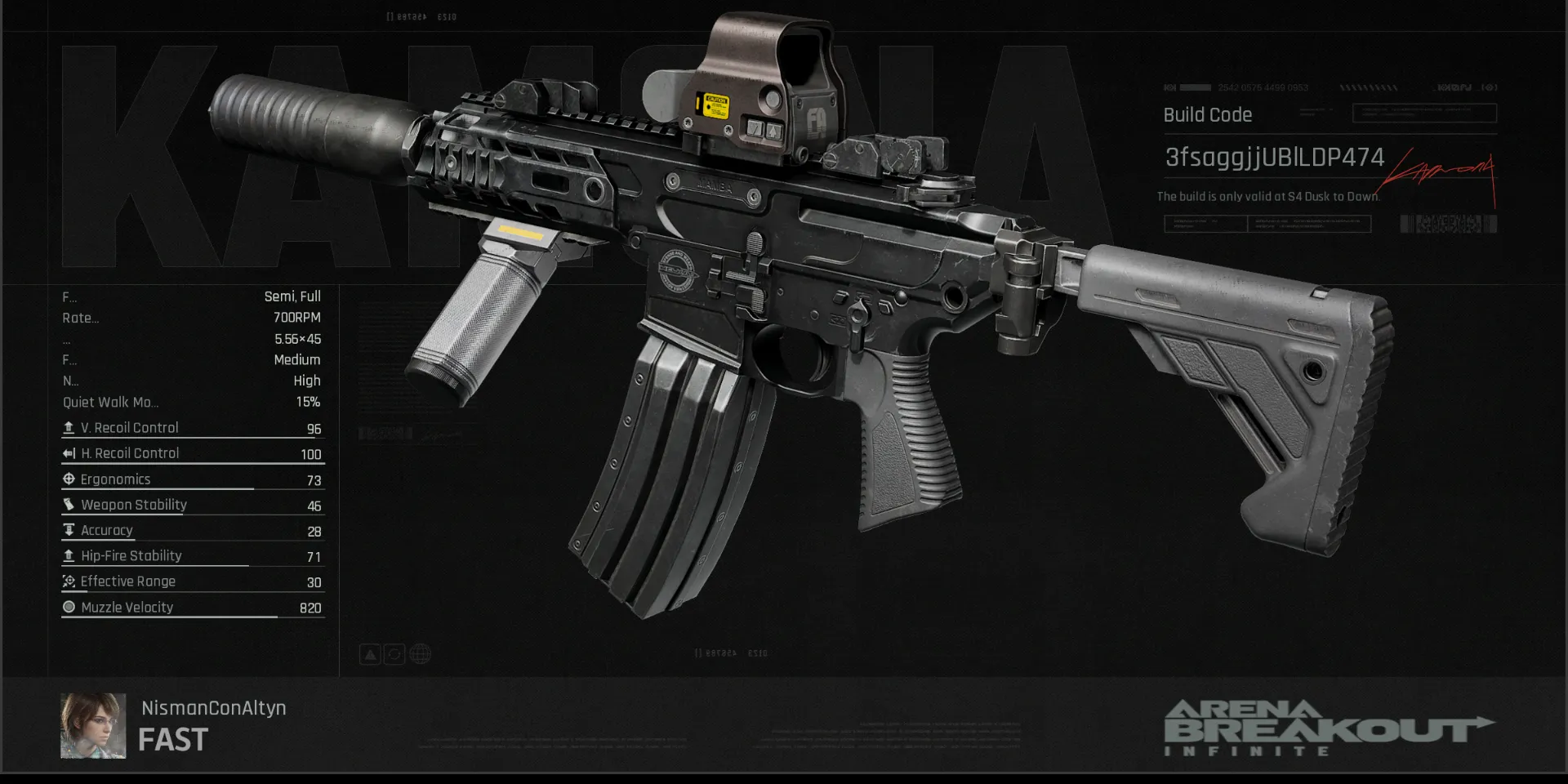
Task: Select the H. Recoil Control arrow icon
Action: click(69, 452)
